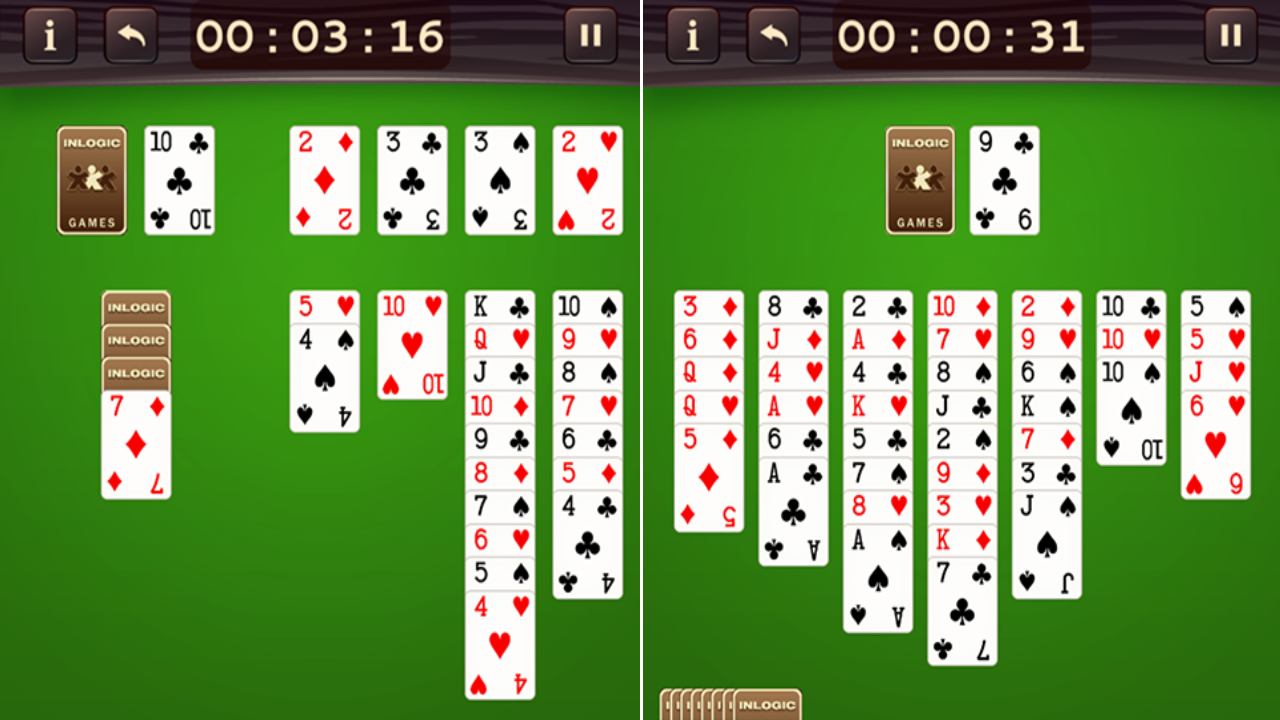Click the INLOGIC stock pile in the left game
1280x720 pixels.
[91, 180]
